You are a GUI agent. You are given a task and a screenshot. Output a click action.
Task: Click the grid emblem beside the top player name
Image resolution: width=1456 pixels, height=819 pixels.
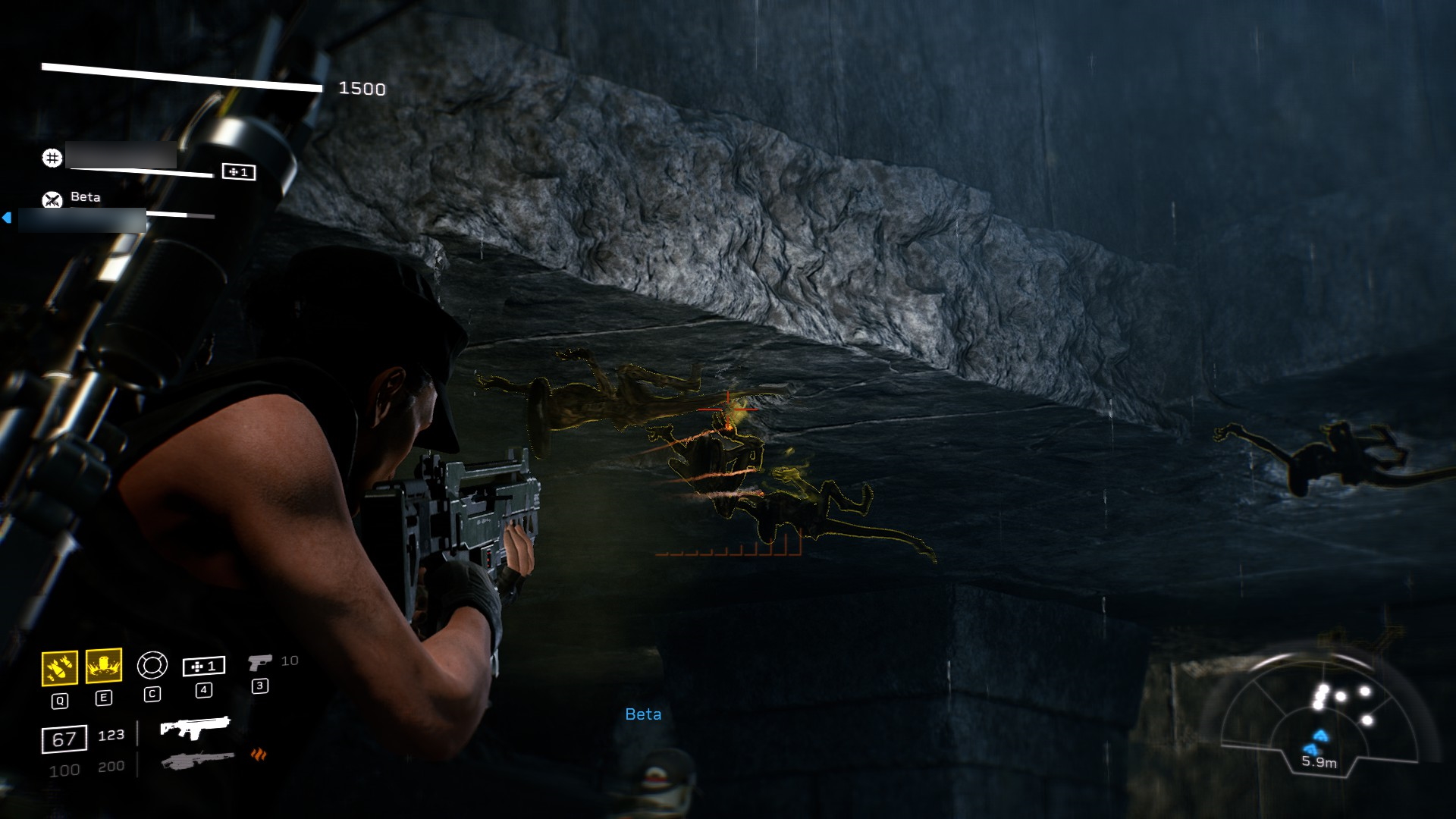(51, 158)
